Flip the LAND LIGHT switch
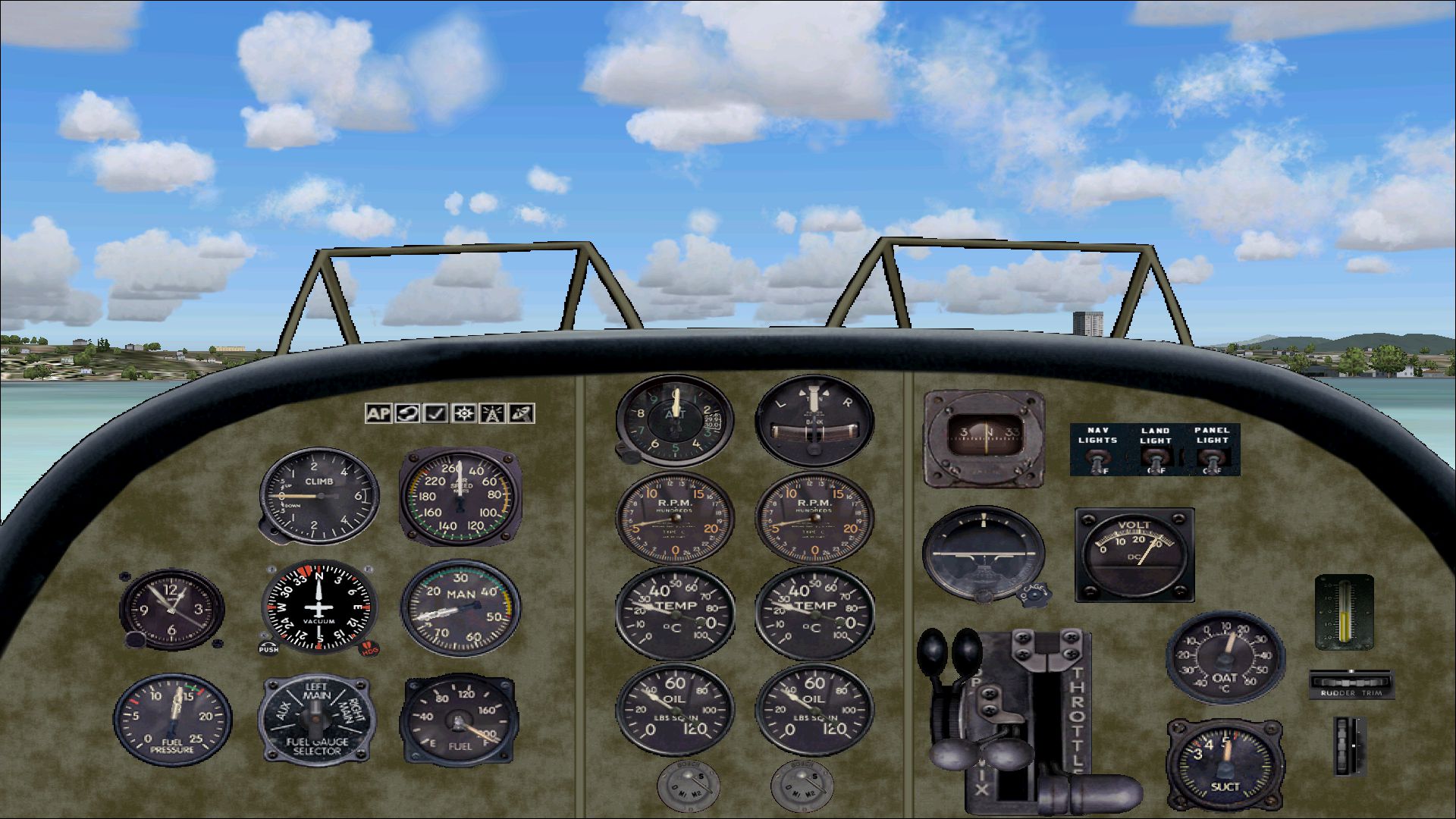Image resolution: width=1456 pixels, height=819 pixels. (1155, 459)
